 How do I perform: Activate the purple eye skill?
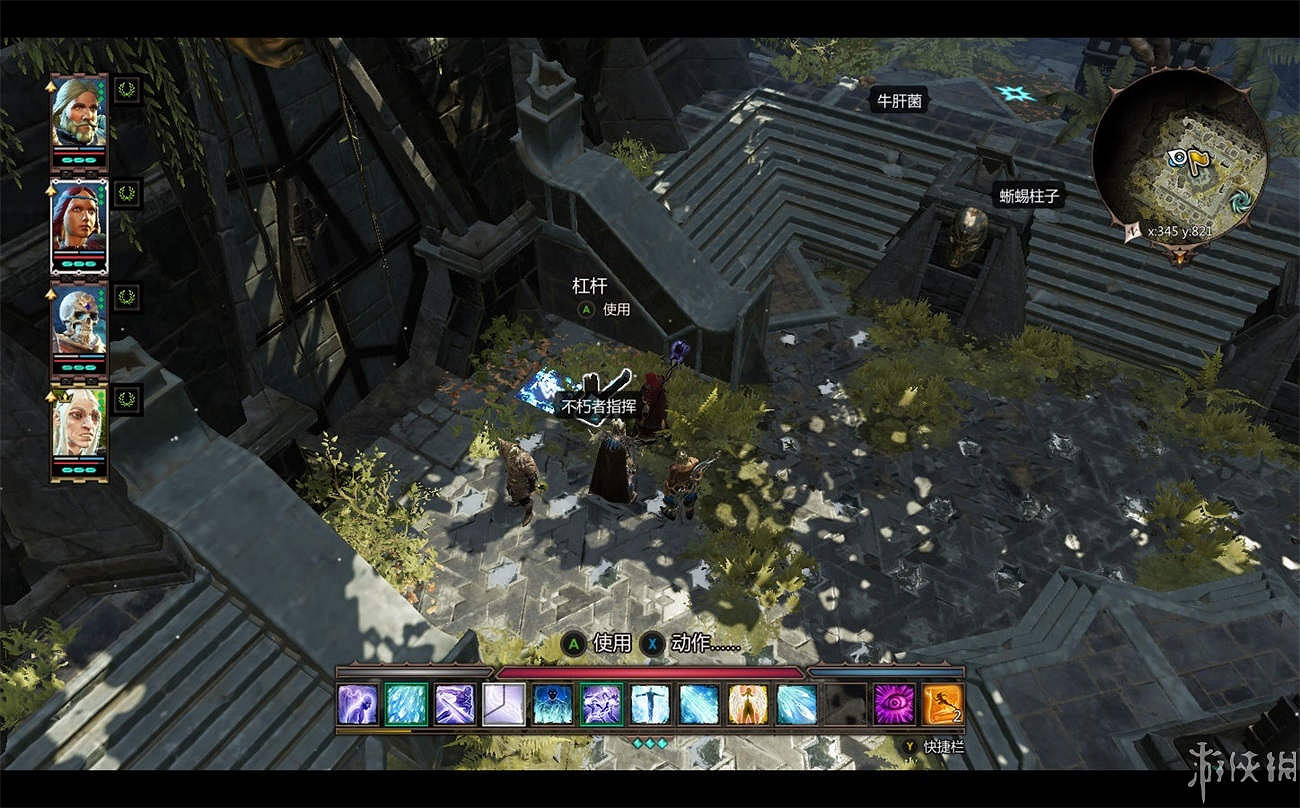click(x=894, y=704)
